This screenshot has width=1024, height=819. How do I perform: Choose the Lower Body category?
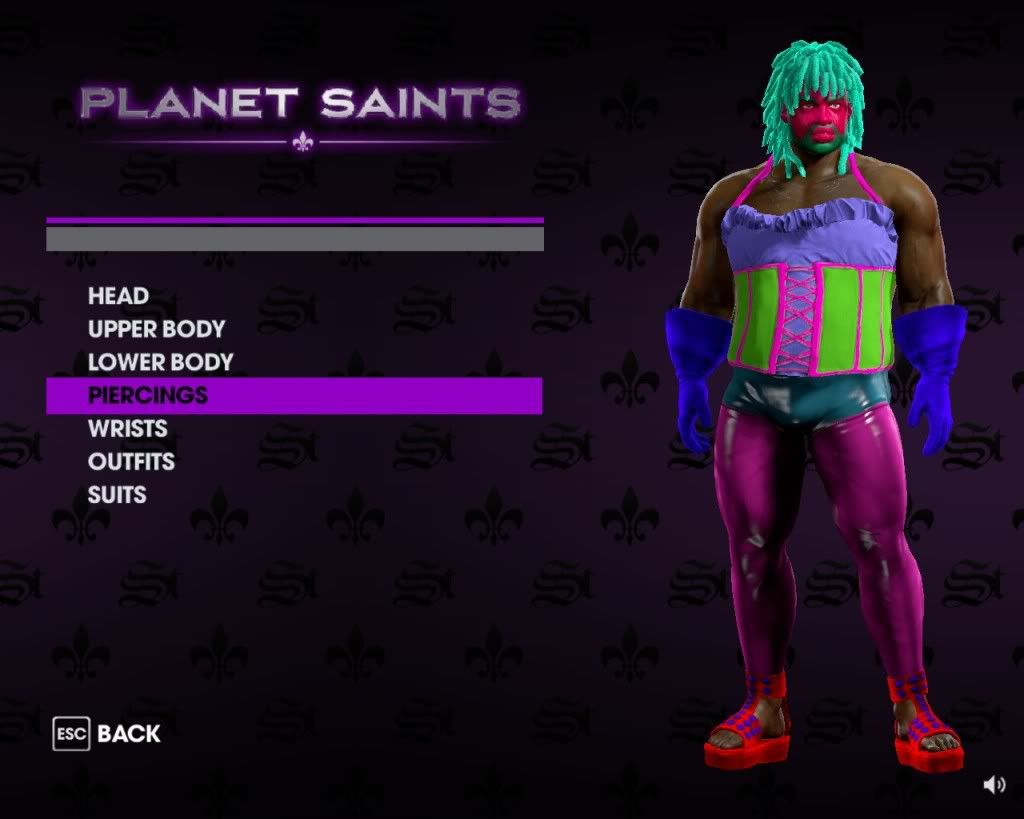[160, 362]
